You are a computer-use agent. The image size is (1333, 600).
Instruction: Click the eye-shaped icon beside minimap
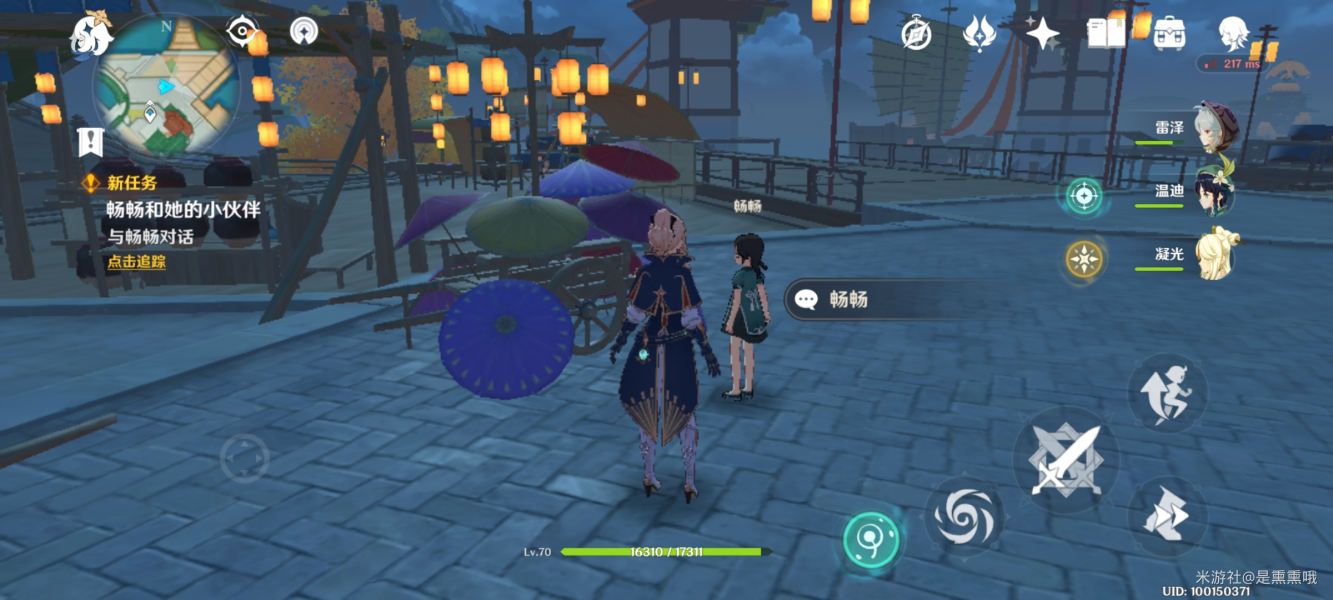coord(242,31)
